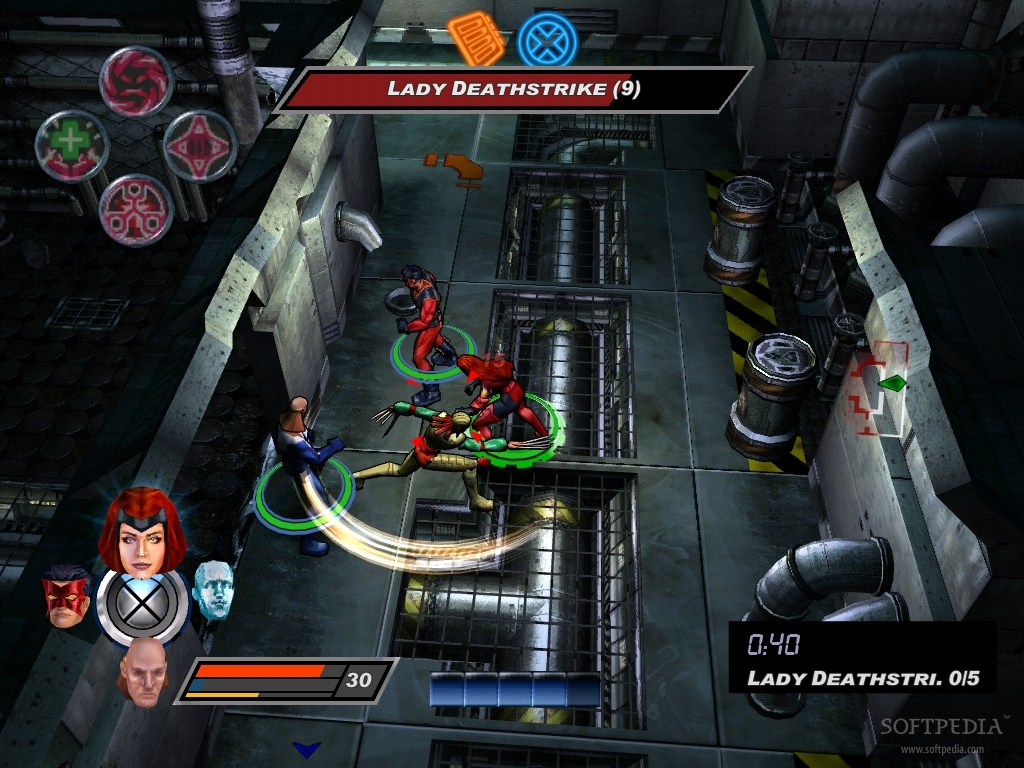Switch to the bald man portrait
The image size is (1024, 768).
[x=141, y=672]
